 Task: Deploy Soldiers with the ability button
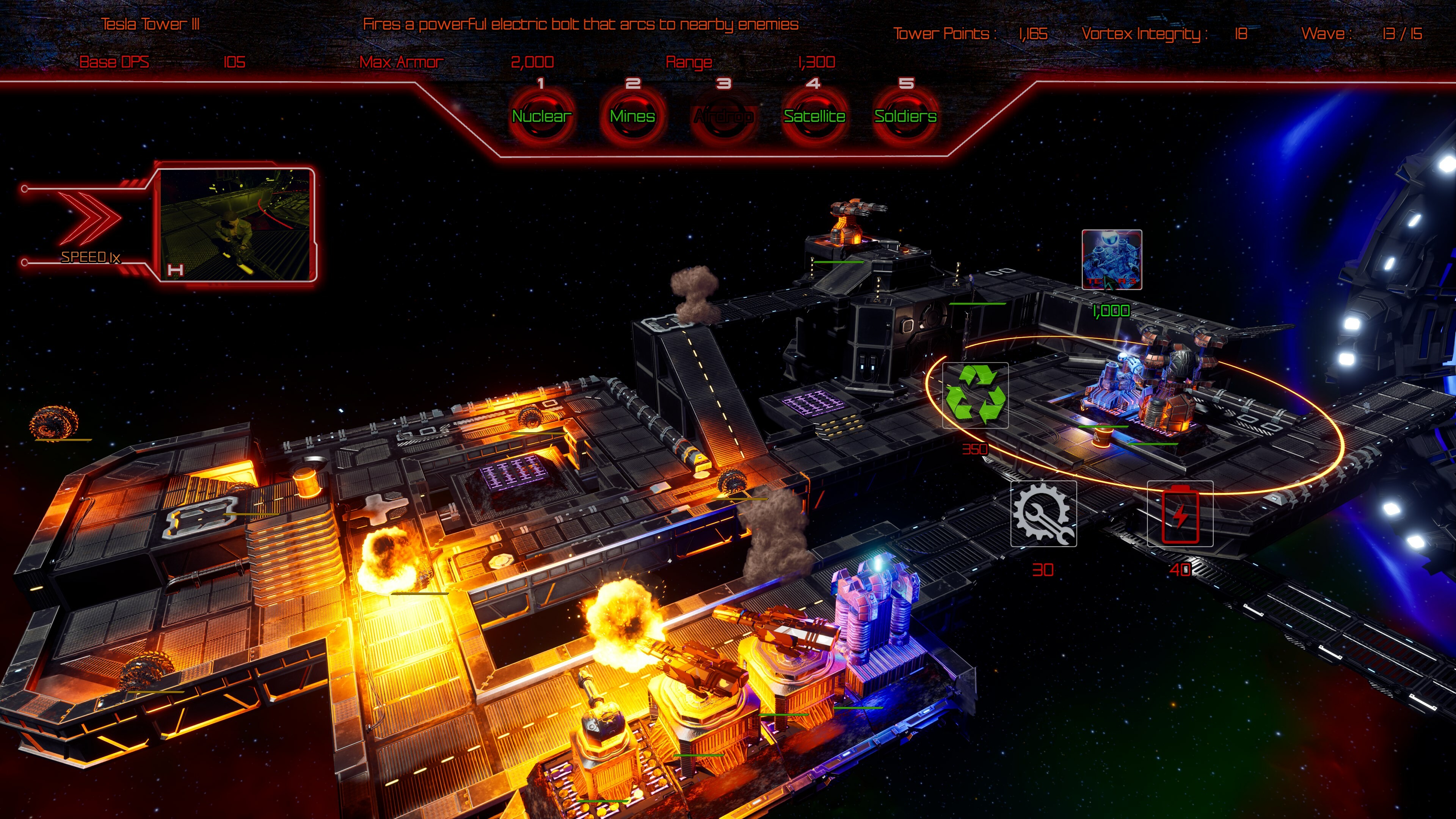coord(905,116)
